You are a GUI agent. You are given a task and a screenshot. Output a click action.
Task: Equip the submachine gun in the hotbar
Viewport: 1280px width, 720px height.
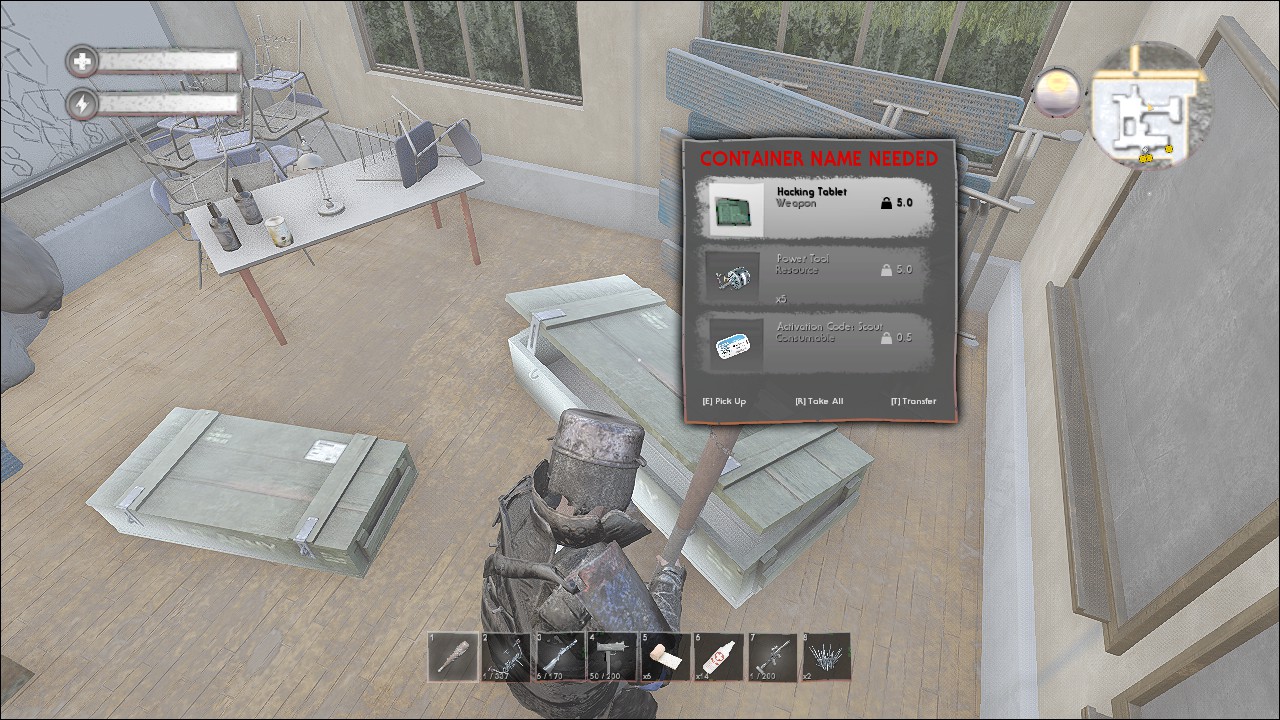612,657
